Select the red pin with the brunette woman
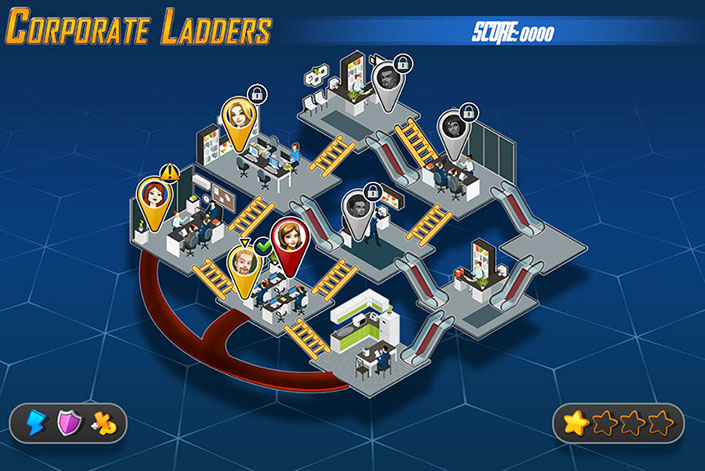 [x=290, y=240]
